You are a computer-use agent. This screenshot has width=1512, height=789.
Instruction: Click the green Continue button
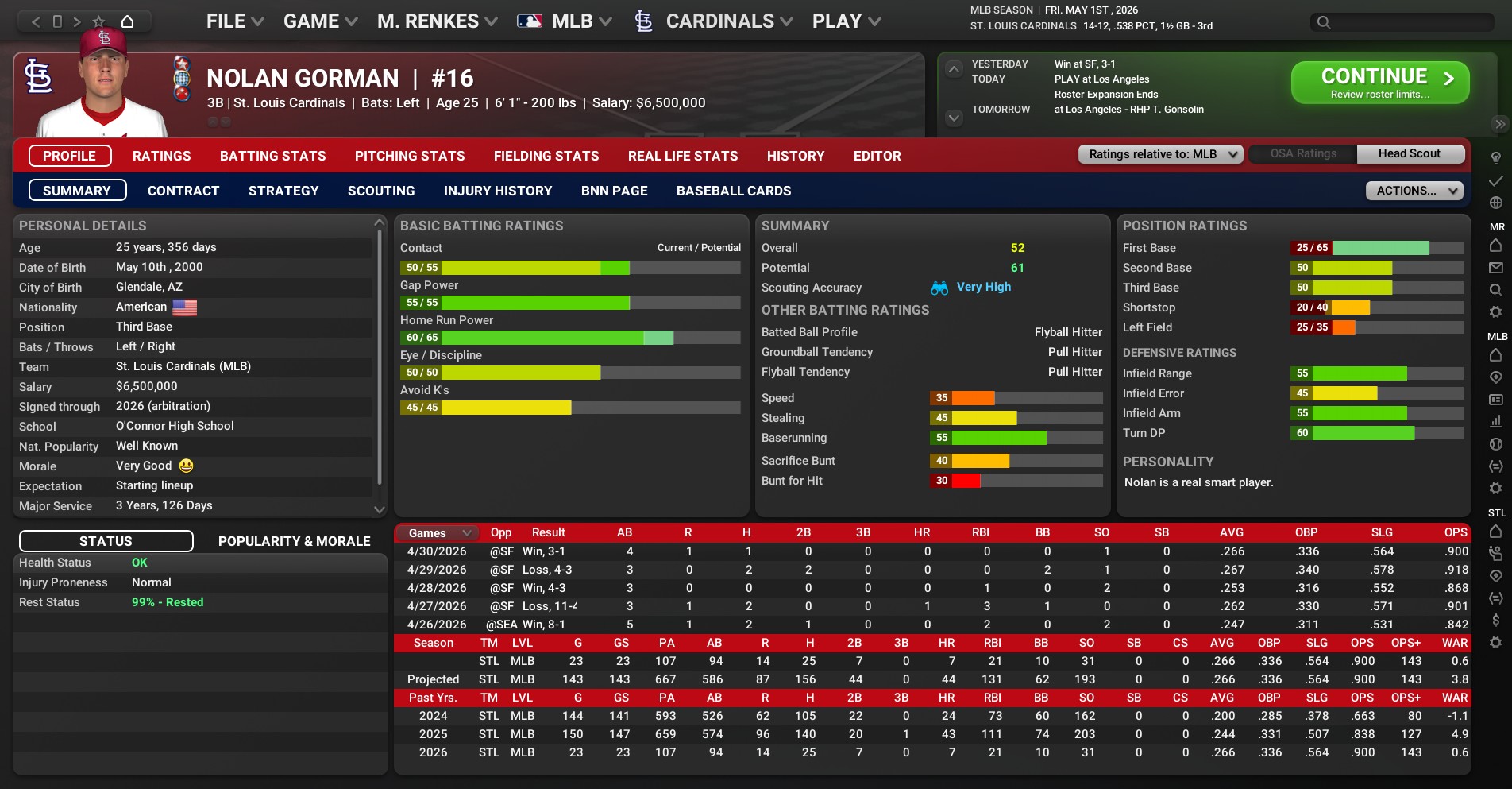tap(1379, 83)
